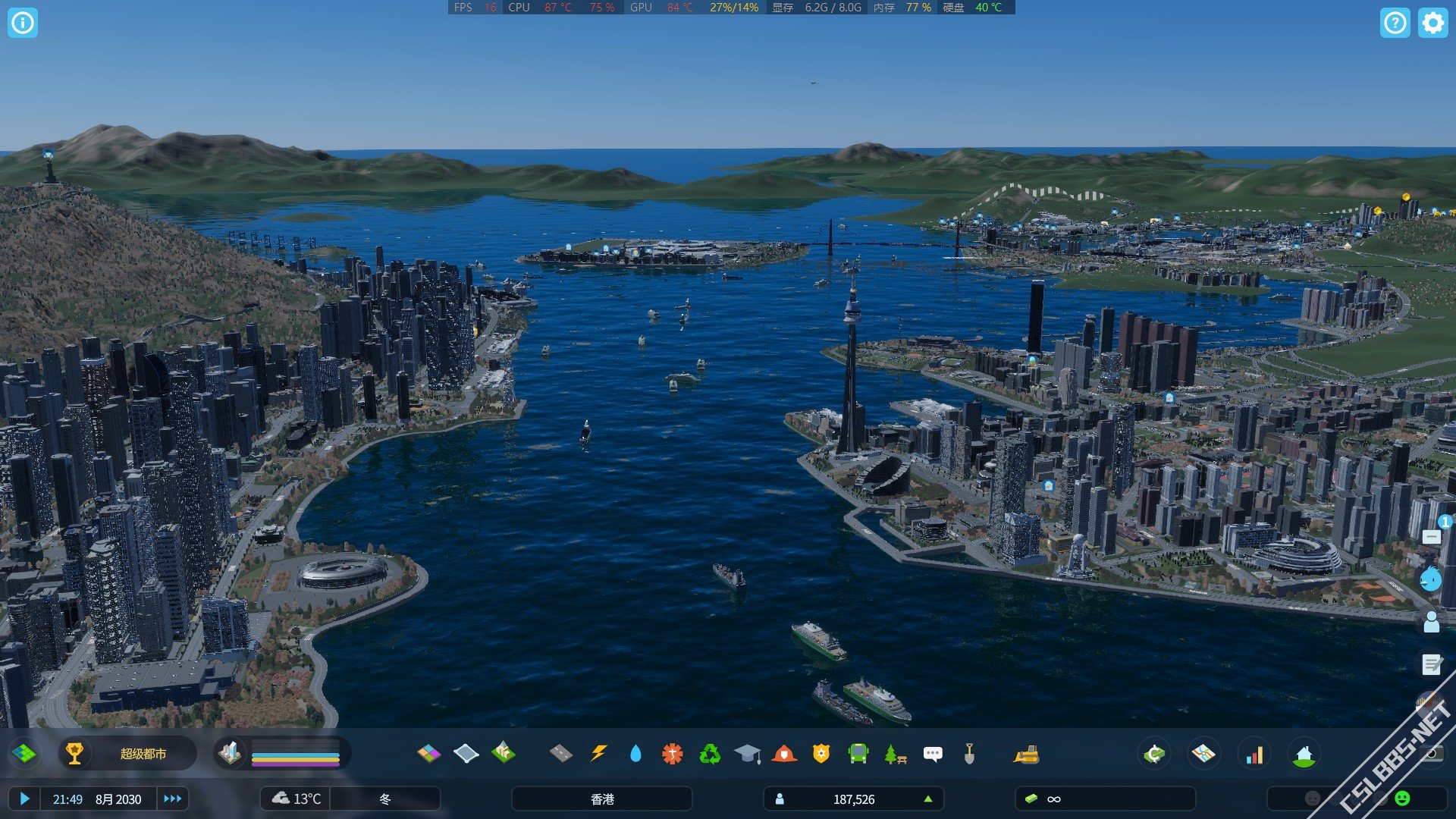This screenshot has height=819, width=1456.
Task: Open the roads build menu
Action: pyautogui.click(x=561, y=754)
